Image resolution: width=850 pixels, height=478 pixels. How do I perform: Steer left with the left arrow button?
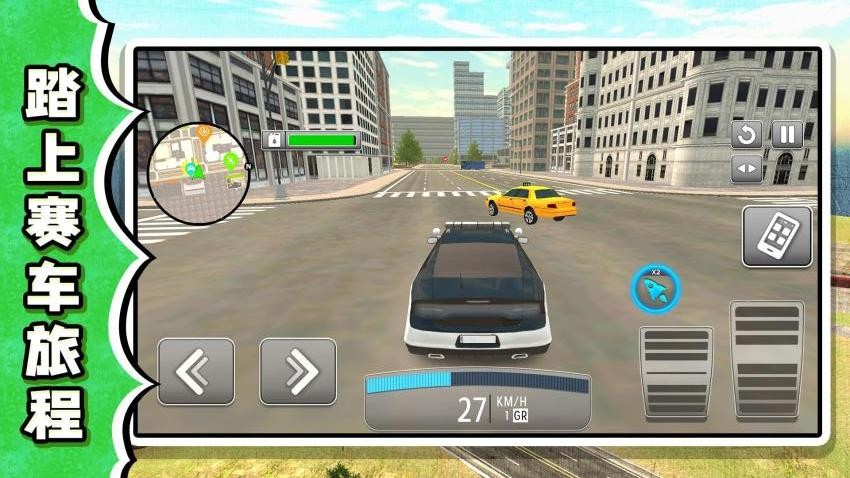[196, 371]
